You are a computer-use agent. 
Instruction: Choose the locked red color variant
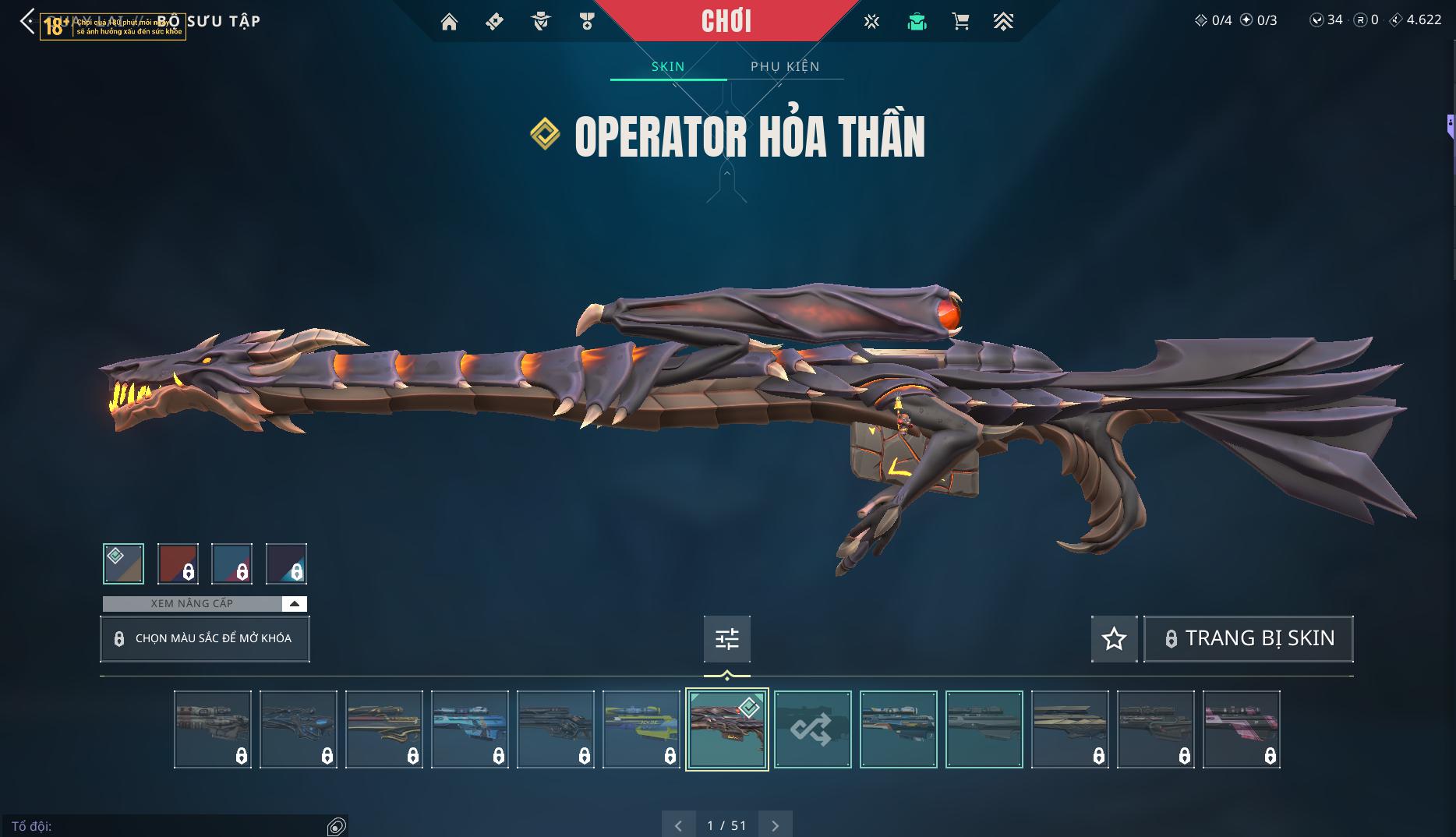coord(178,563)
